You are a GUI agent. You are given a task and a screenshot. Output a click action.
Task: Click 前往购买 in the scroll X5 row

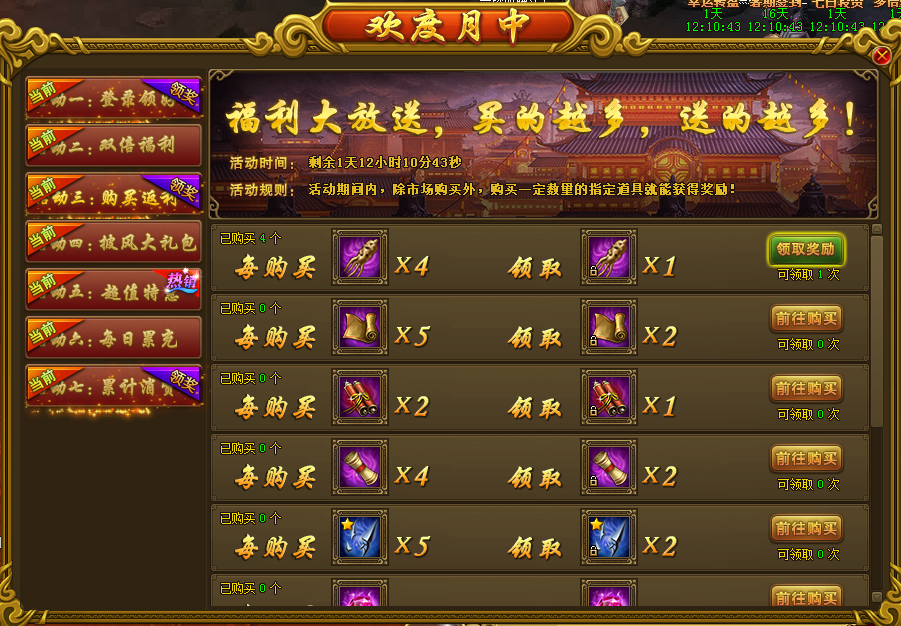point(806,319)
